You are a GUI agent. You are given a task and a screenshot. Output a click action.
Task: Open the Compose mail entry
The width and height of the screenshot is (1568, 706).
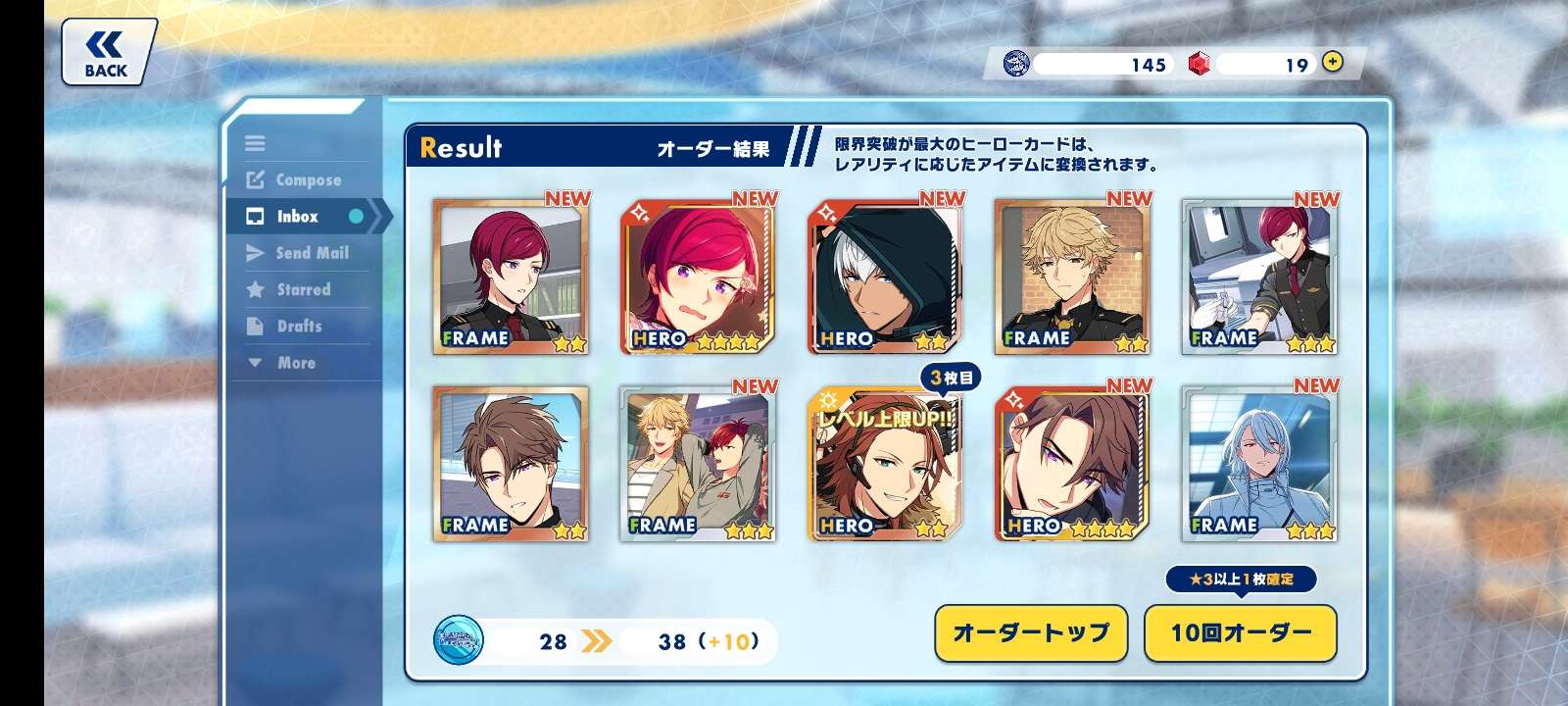308,179
